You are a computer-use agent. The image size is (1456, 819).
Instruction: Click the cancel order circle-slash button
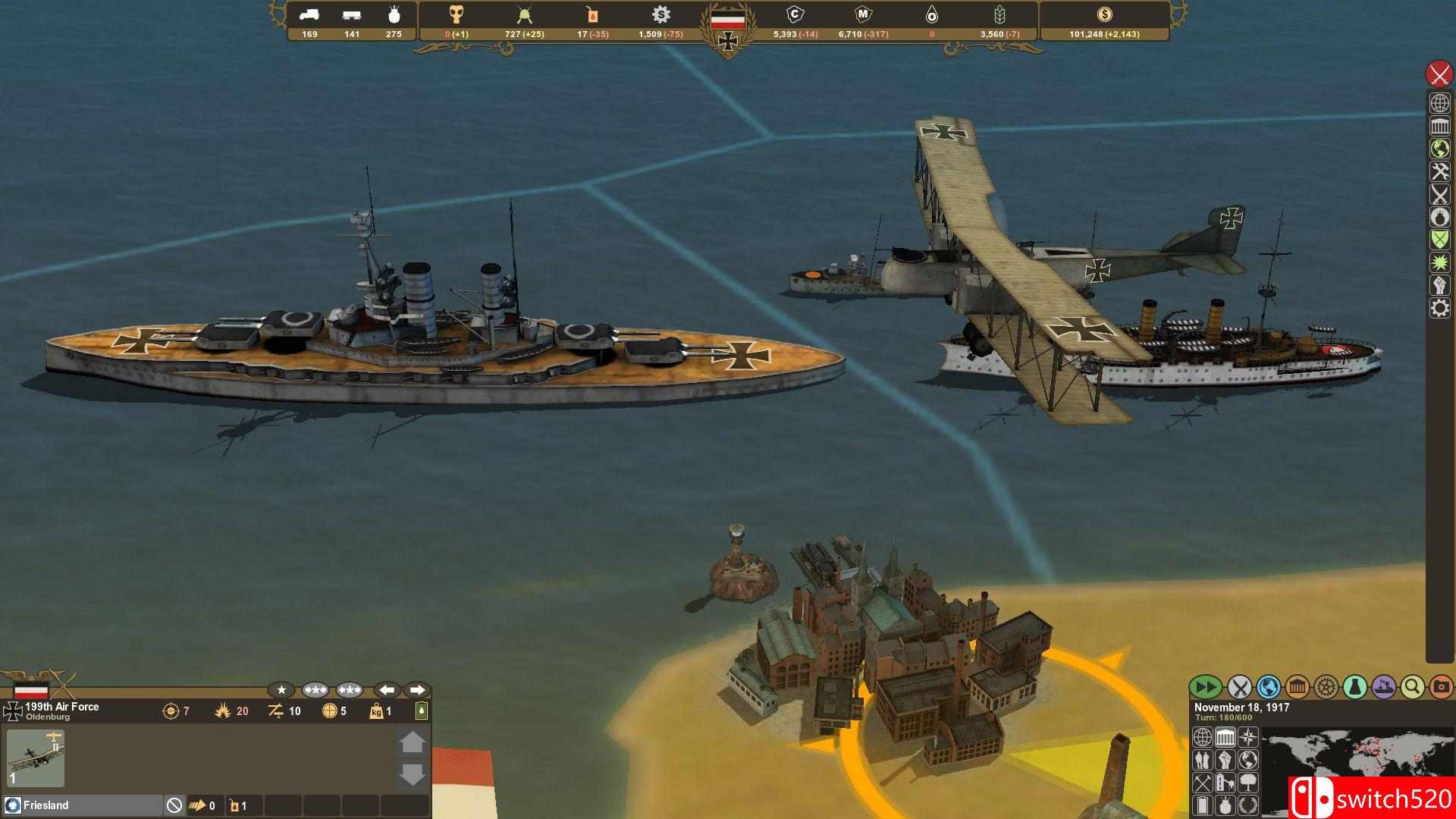[174, 805]
